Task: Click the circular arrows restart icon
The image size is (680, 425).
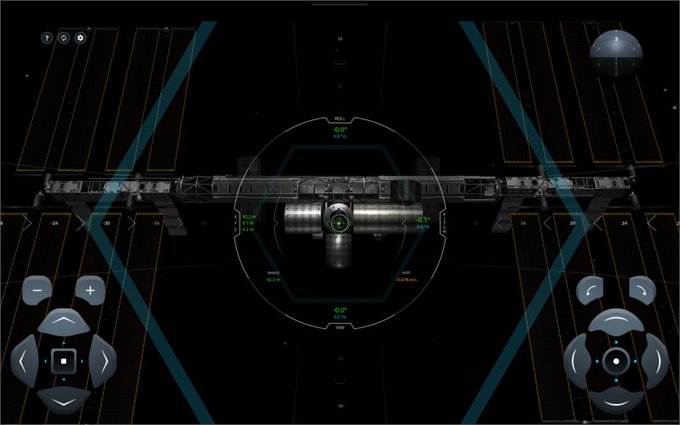Action: coord(64,37)
